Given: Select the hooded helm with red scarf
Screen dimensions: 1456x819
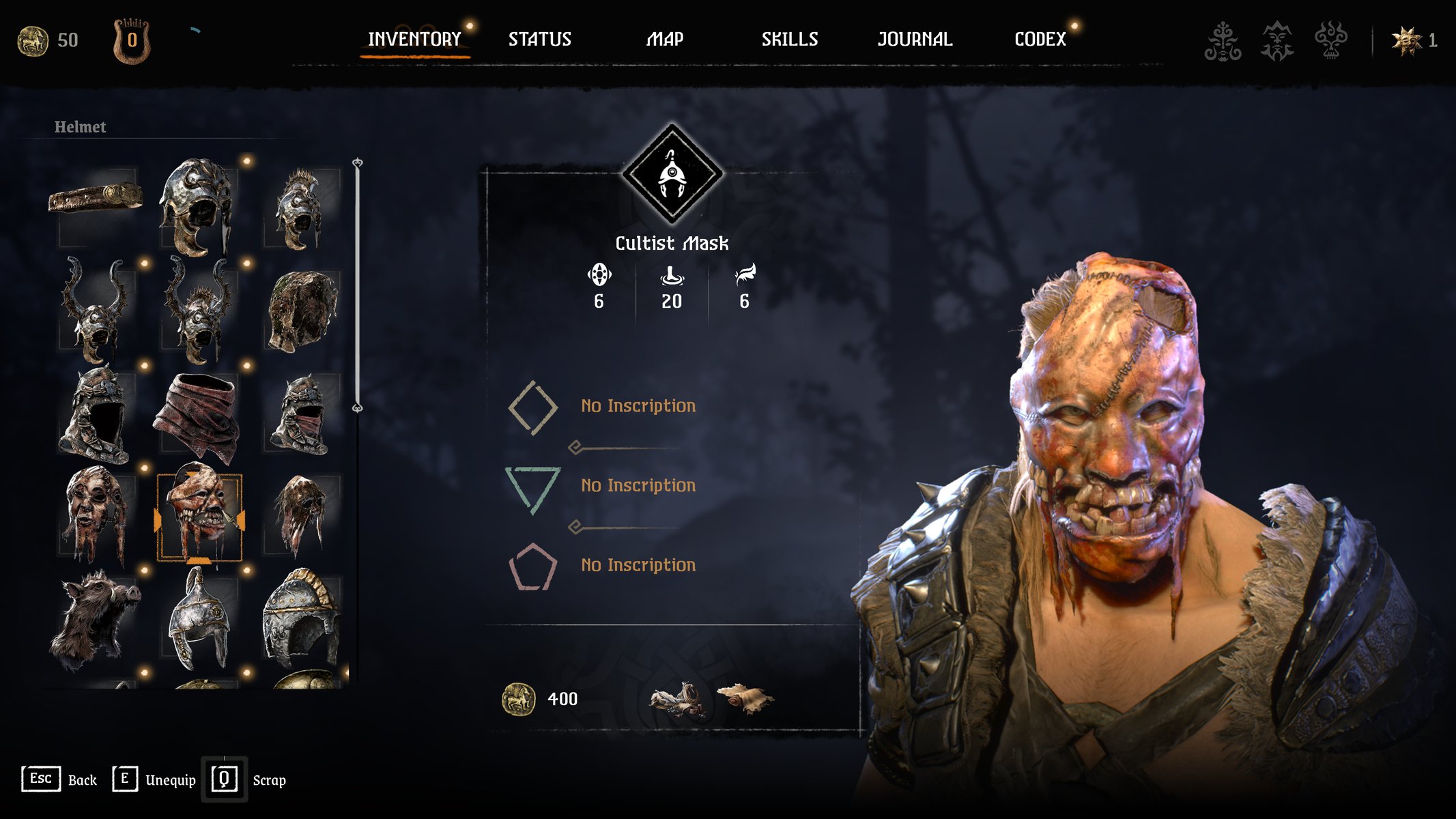Looking at the screenshot, I should point(301,414).
